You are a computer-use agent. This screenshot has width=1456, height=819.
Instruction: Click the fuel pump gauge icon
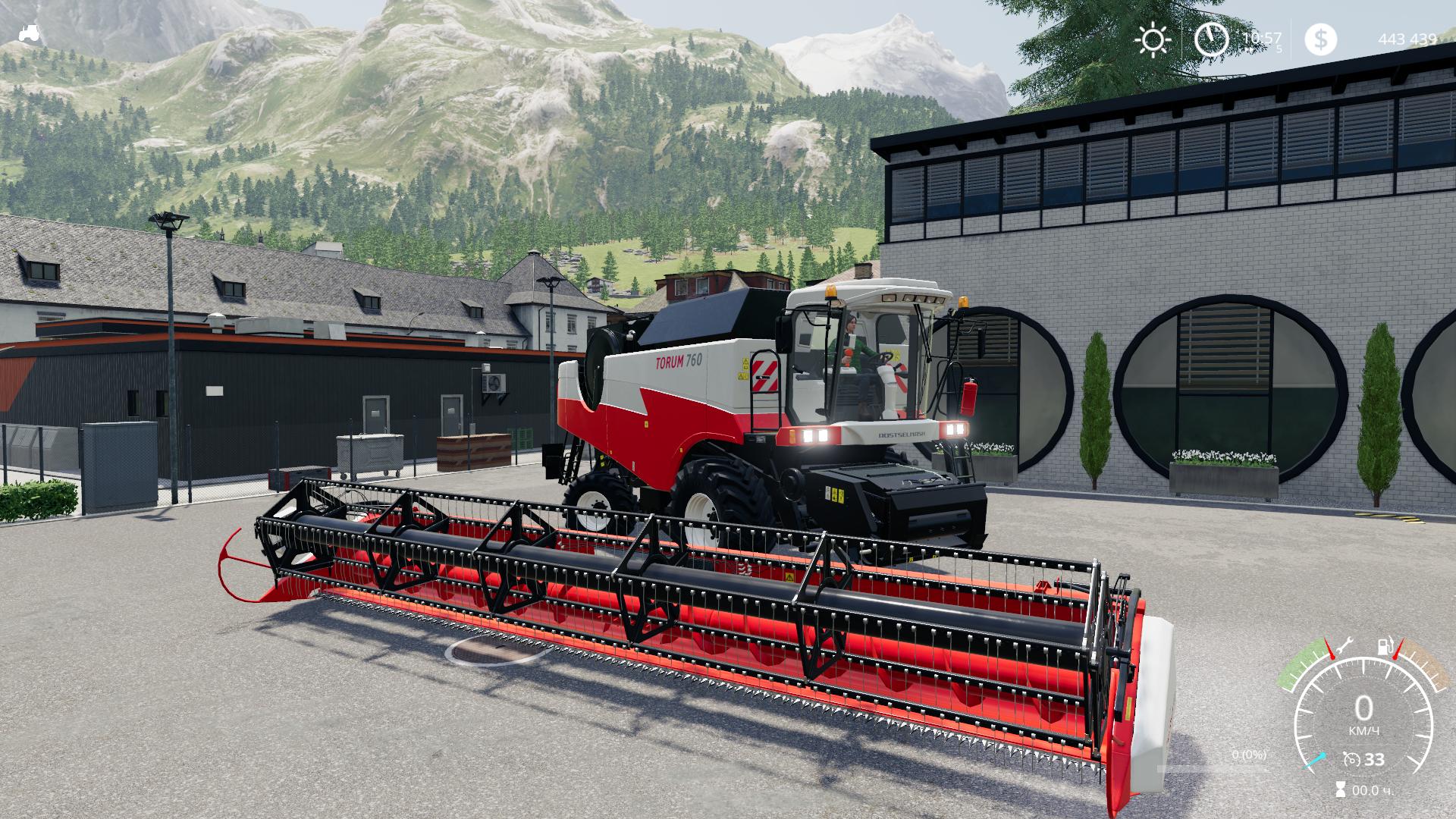(x=1385, y=647)
